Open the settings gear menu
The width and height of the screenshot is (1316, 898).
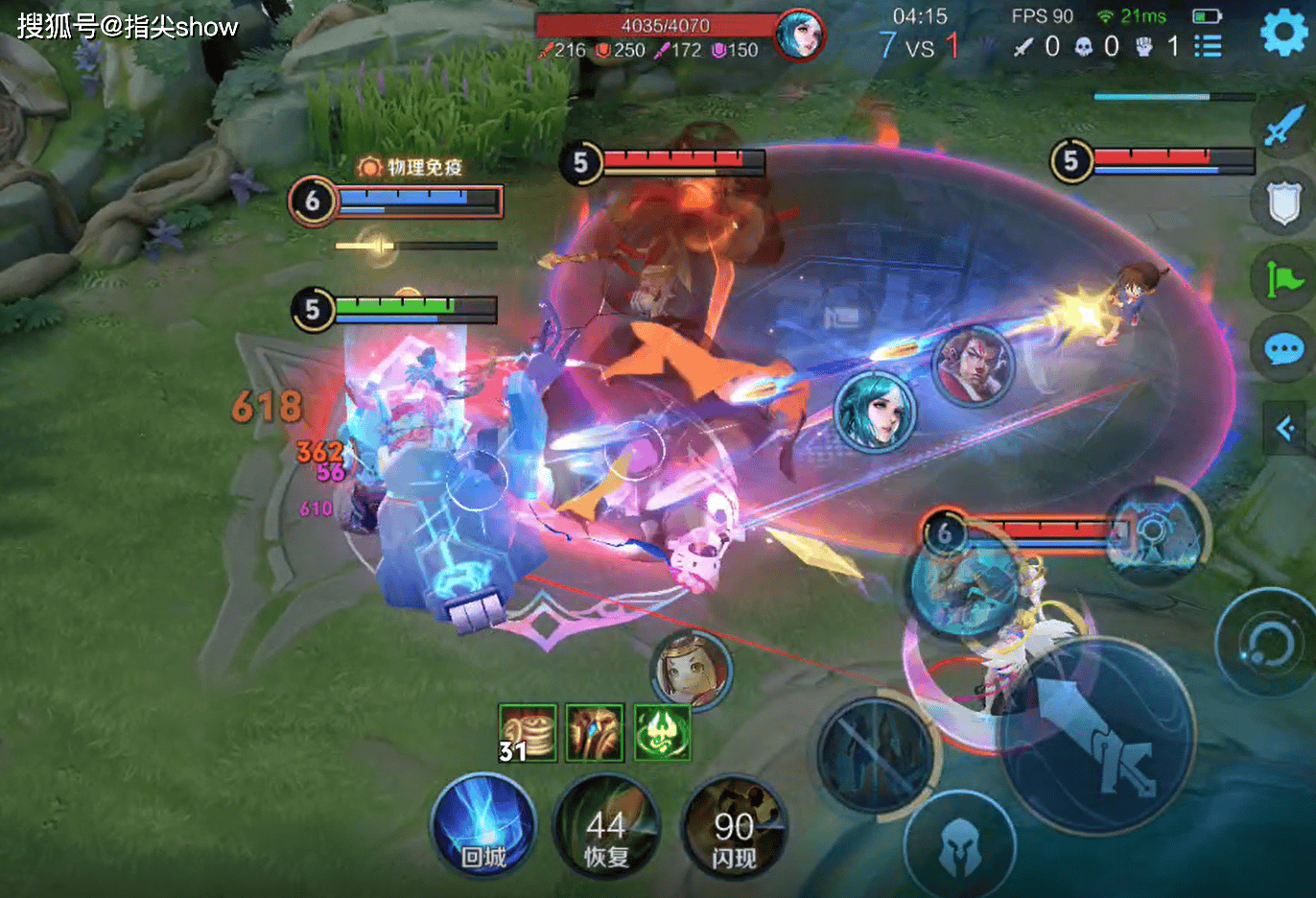click(x=1283, y=33)
